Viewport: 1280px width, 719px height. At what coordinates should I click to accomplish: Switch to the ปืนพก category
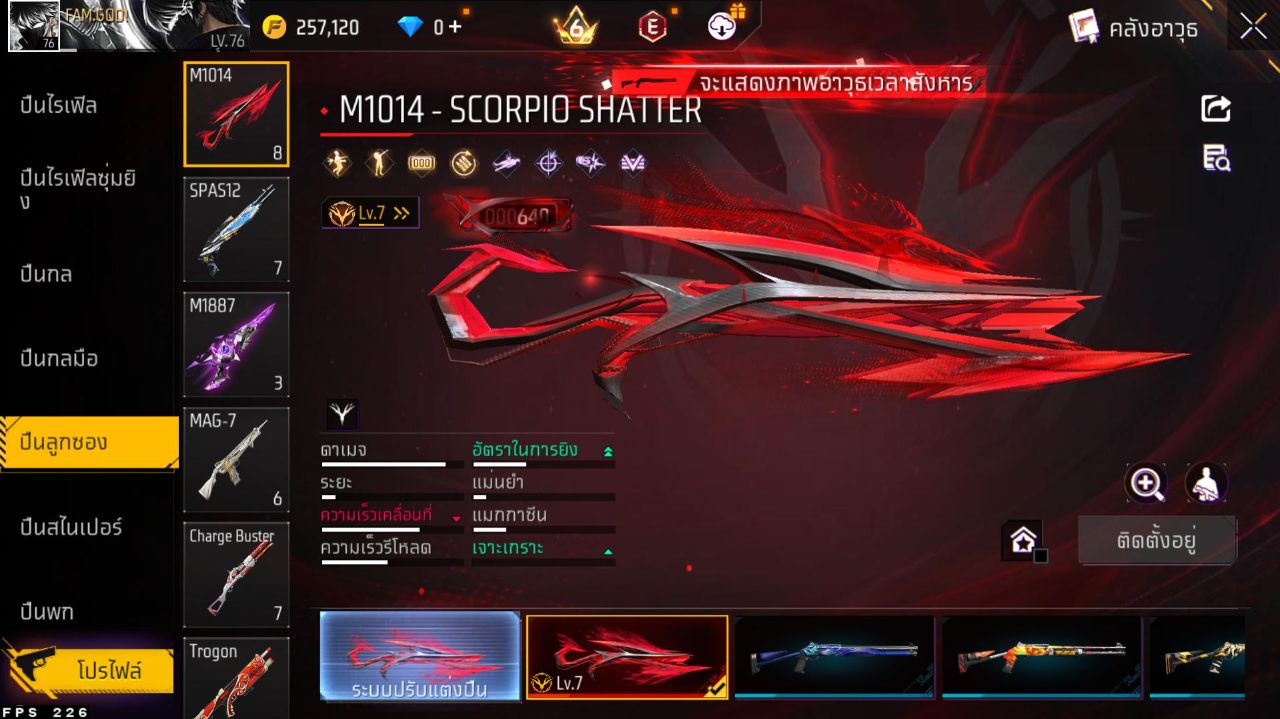click(47, 611)
